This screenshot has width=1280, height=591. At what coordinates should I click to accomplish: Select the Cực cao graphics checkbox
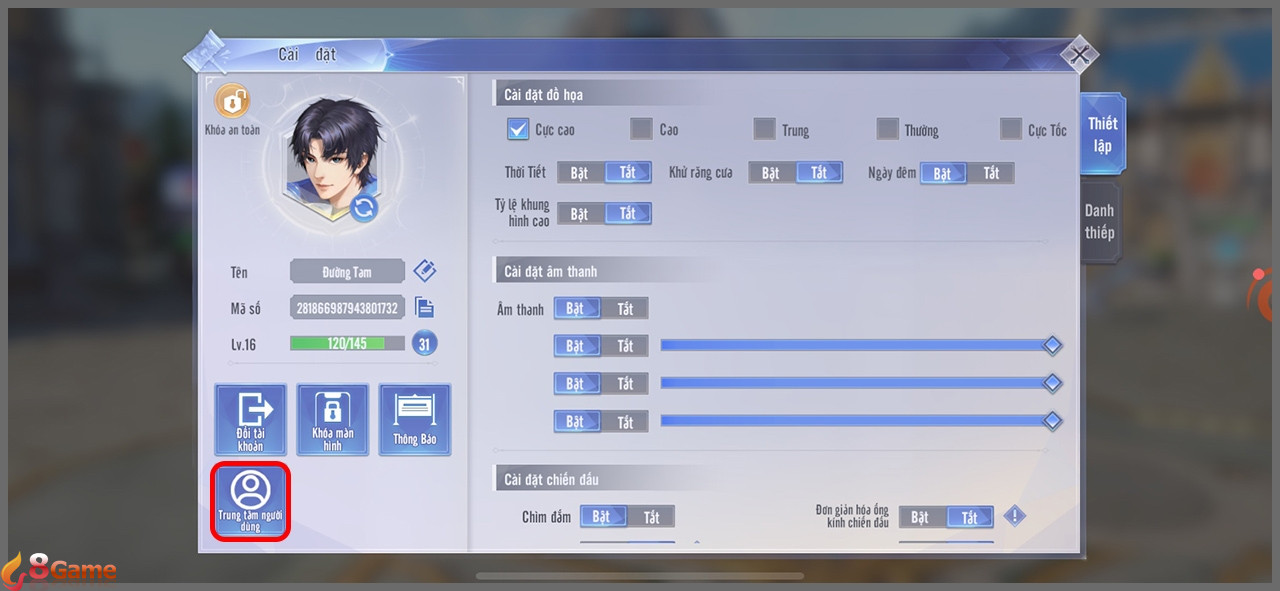(518, 129)
